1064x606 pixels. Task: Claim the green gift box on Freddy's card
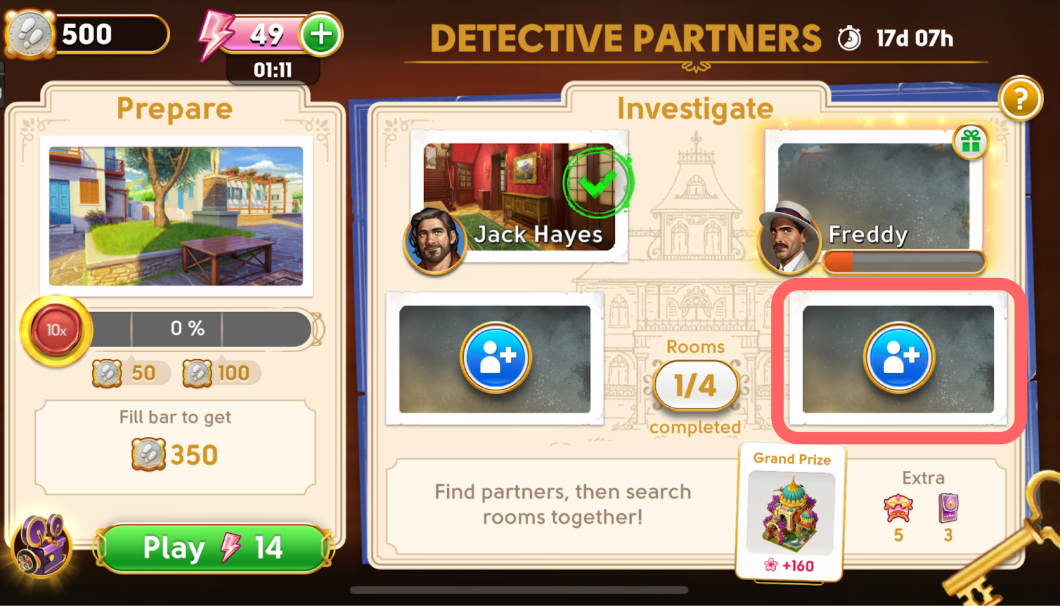pyautogui.click(x=970, y=142)
